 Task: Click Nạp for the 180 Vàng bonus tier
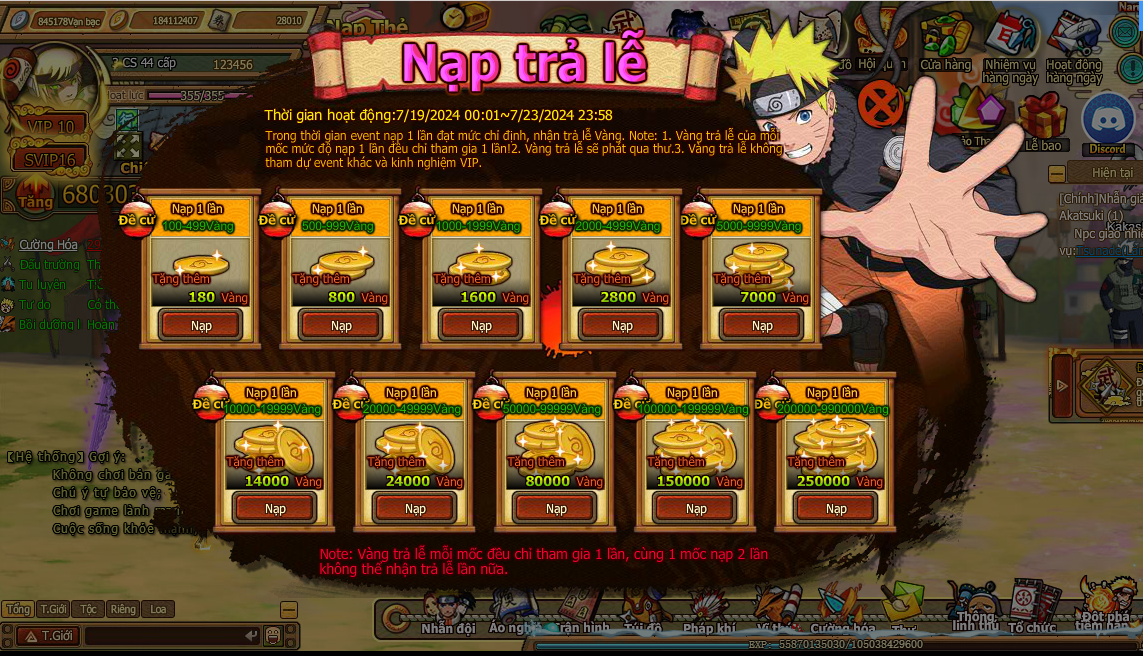(x=201, y=325)
